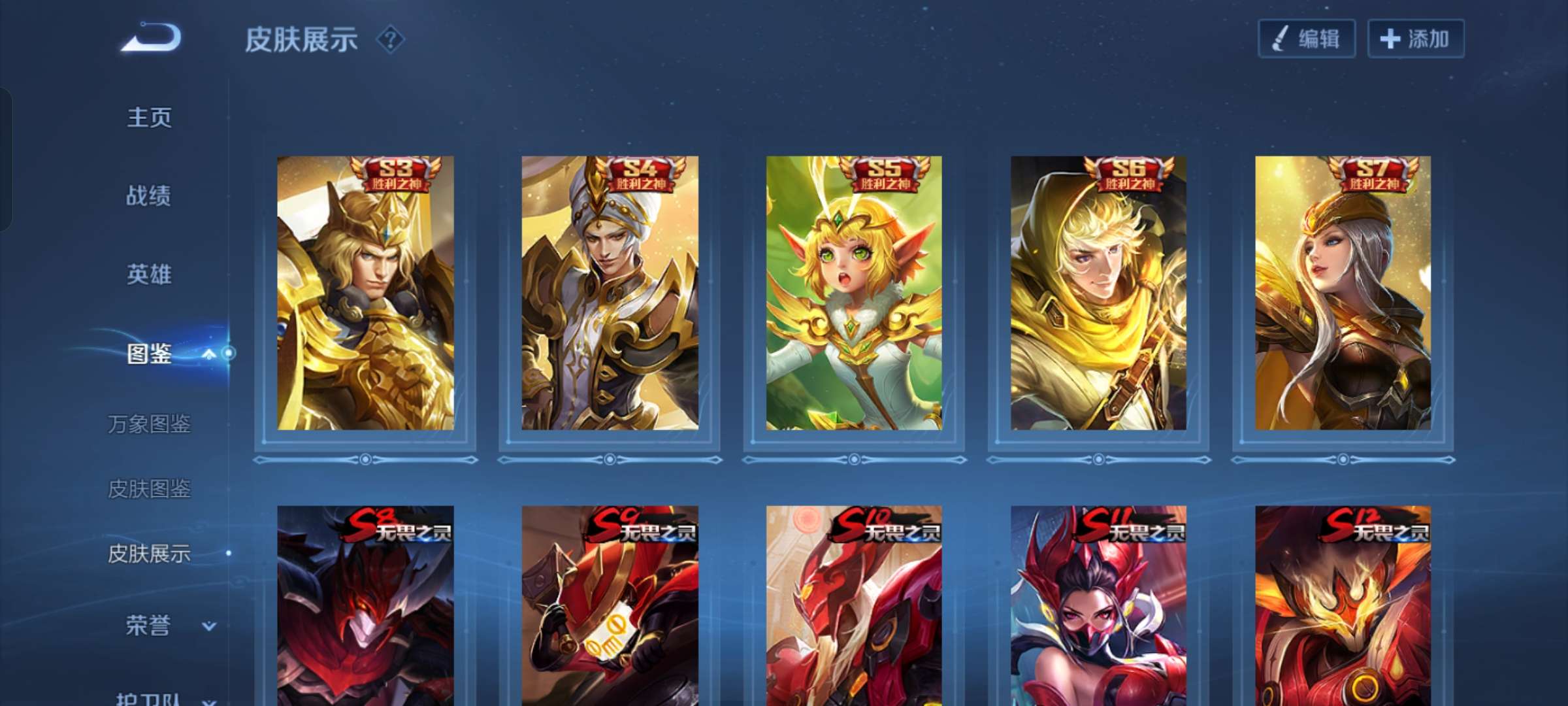The width and height of the screenshot is (1568, 706).
Task: Open the S11 无畏之灵 skin card
Action: [1098, 605]
